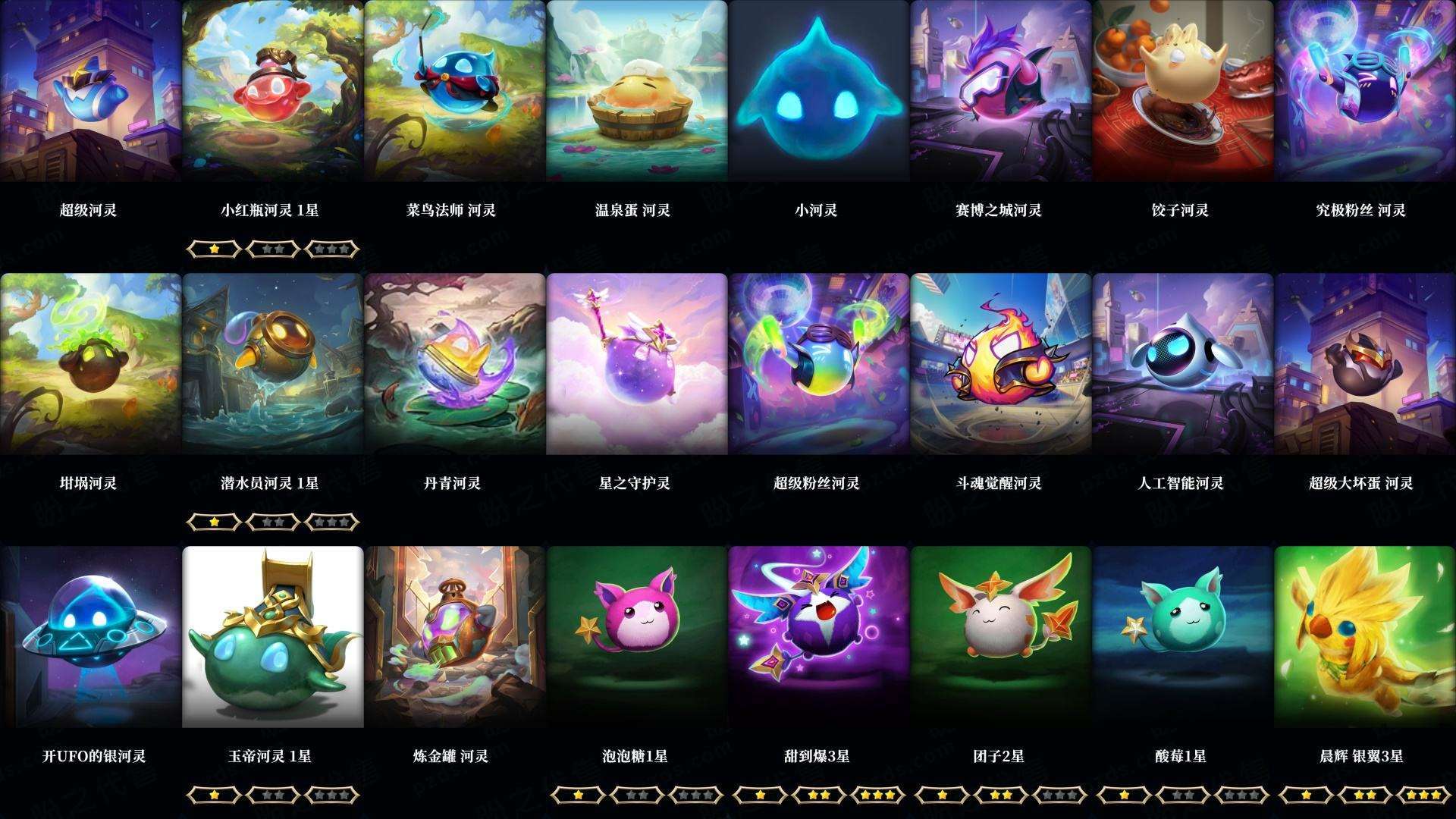
Task: Select the 超级河灵 avatar
Action: pos(90,91)
